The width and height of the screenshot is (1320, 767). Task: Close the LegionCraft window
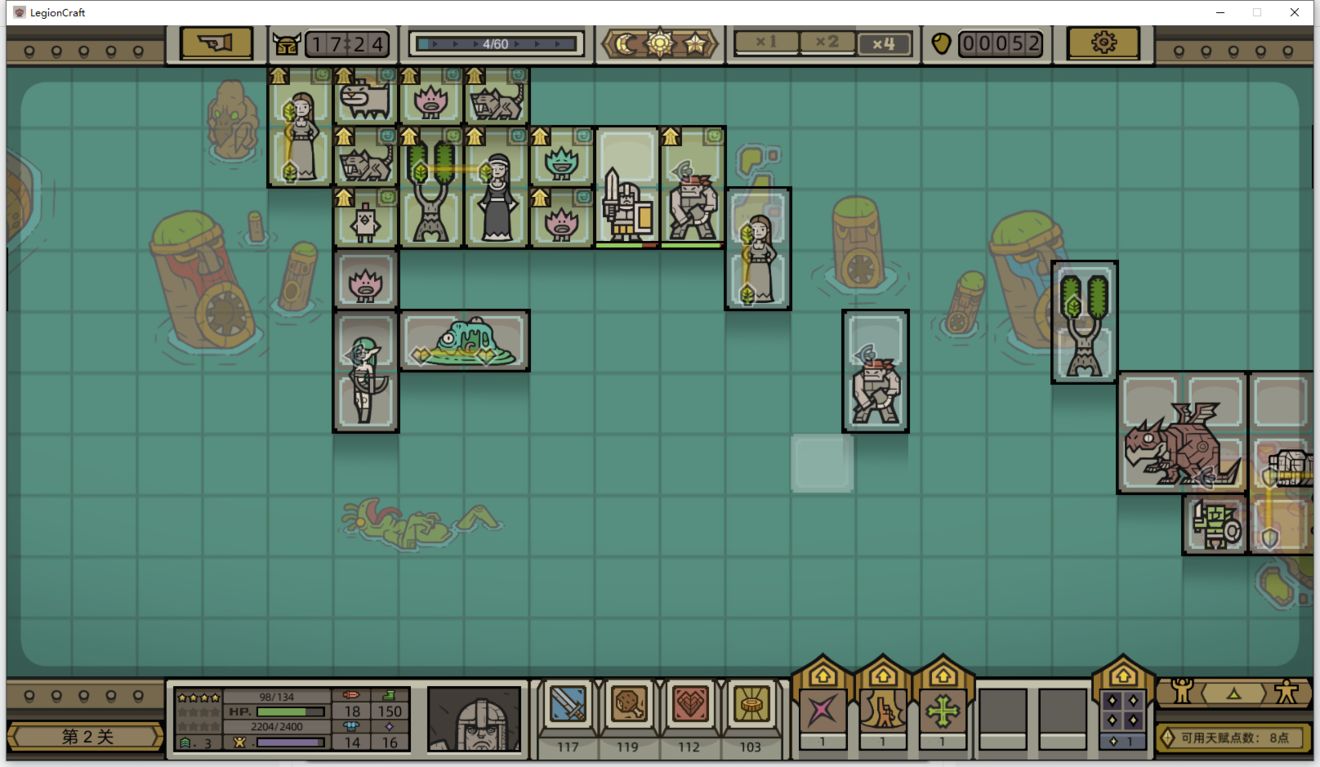click(x=1294, y=12)
